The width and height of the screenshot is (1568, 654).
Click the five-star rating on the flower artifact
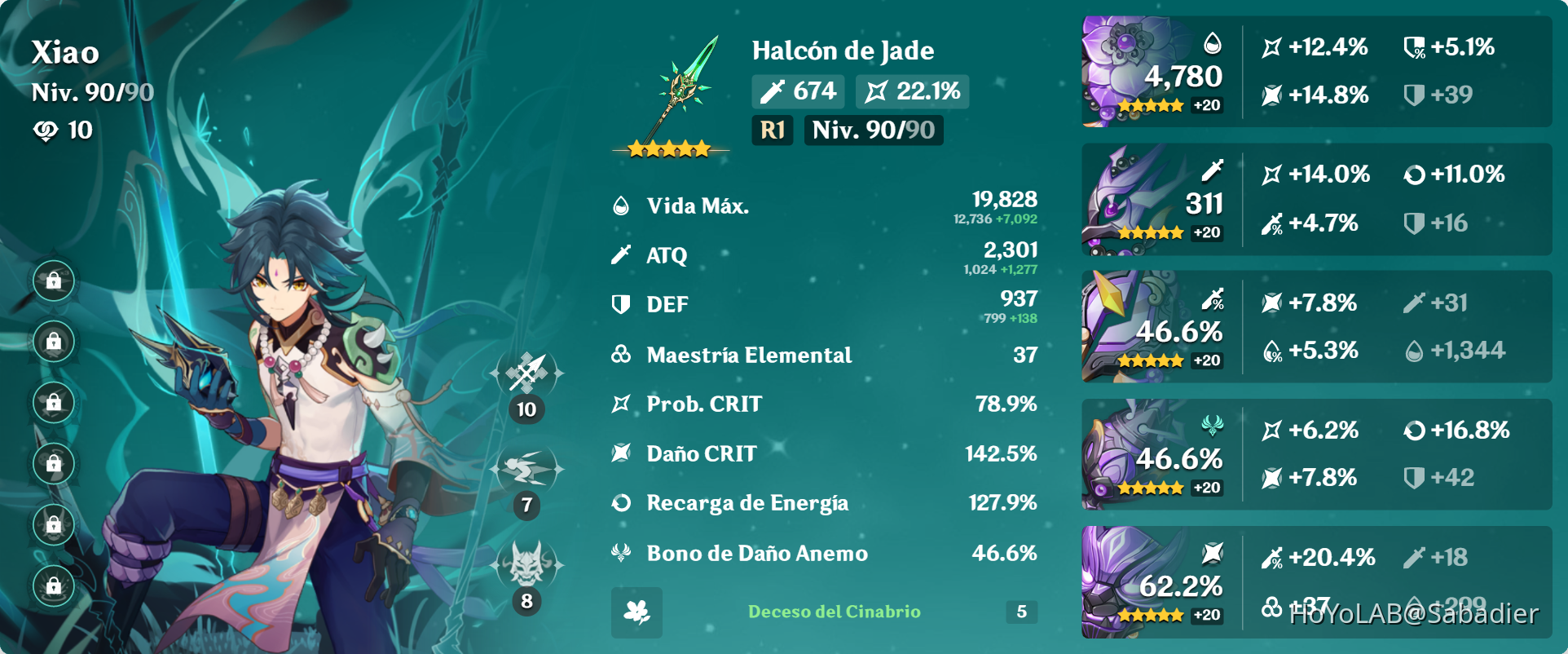tap(1150, 106)
